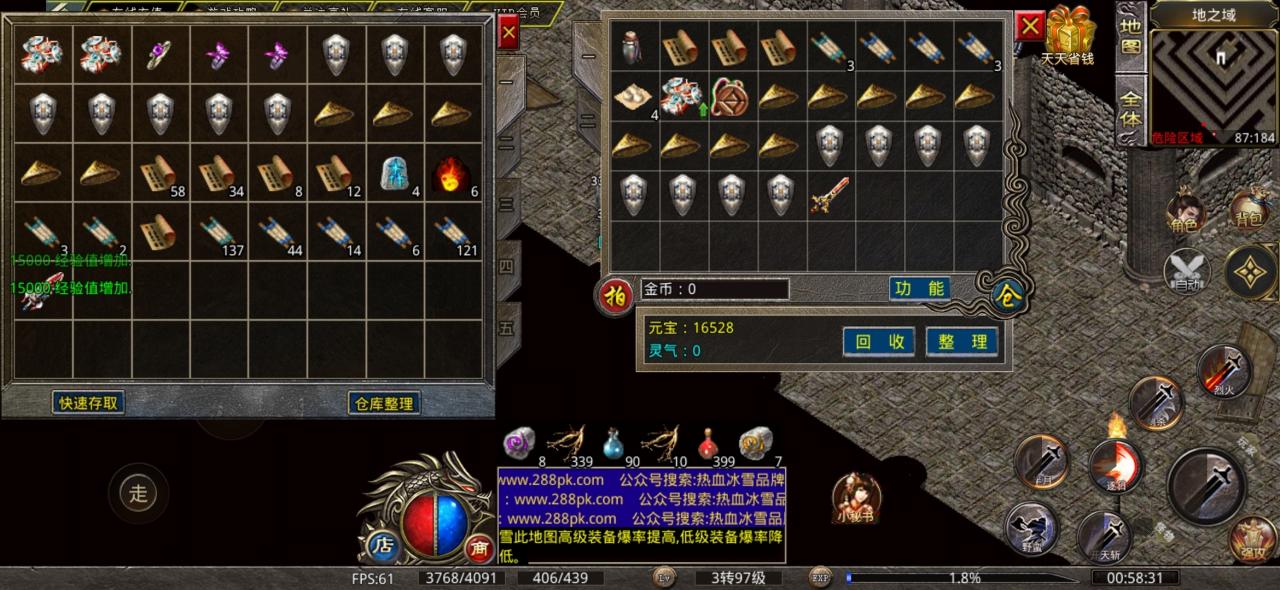Image resolution: width=1280 pixels, height=590 pixels.
Task: Open the round 拍 auction button
Action: pyautogui.click(x=614, y=296)
